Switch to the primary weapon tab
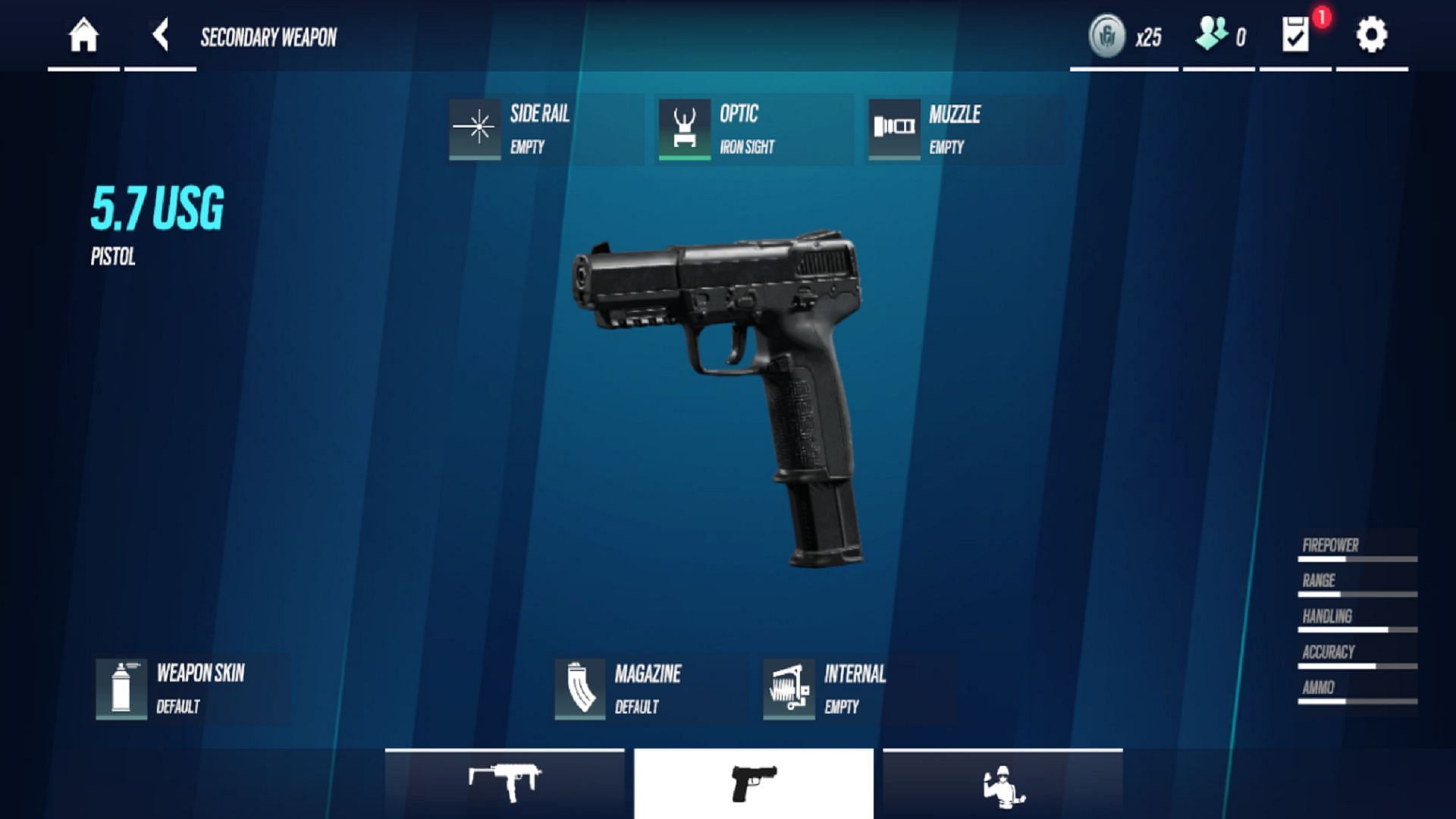The image size is (1456, 819). pos(504,783)
